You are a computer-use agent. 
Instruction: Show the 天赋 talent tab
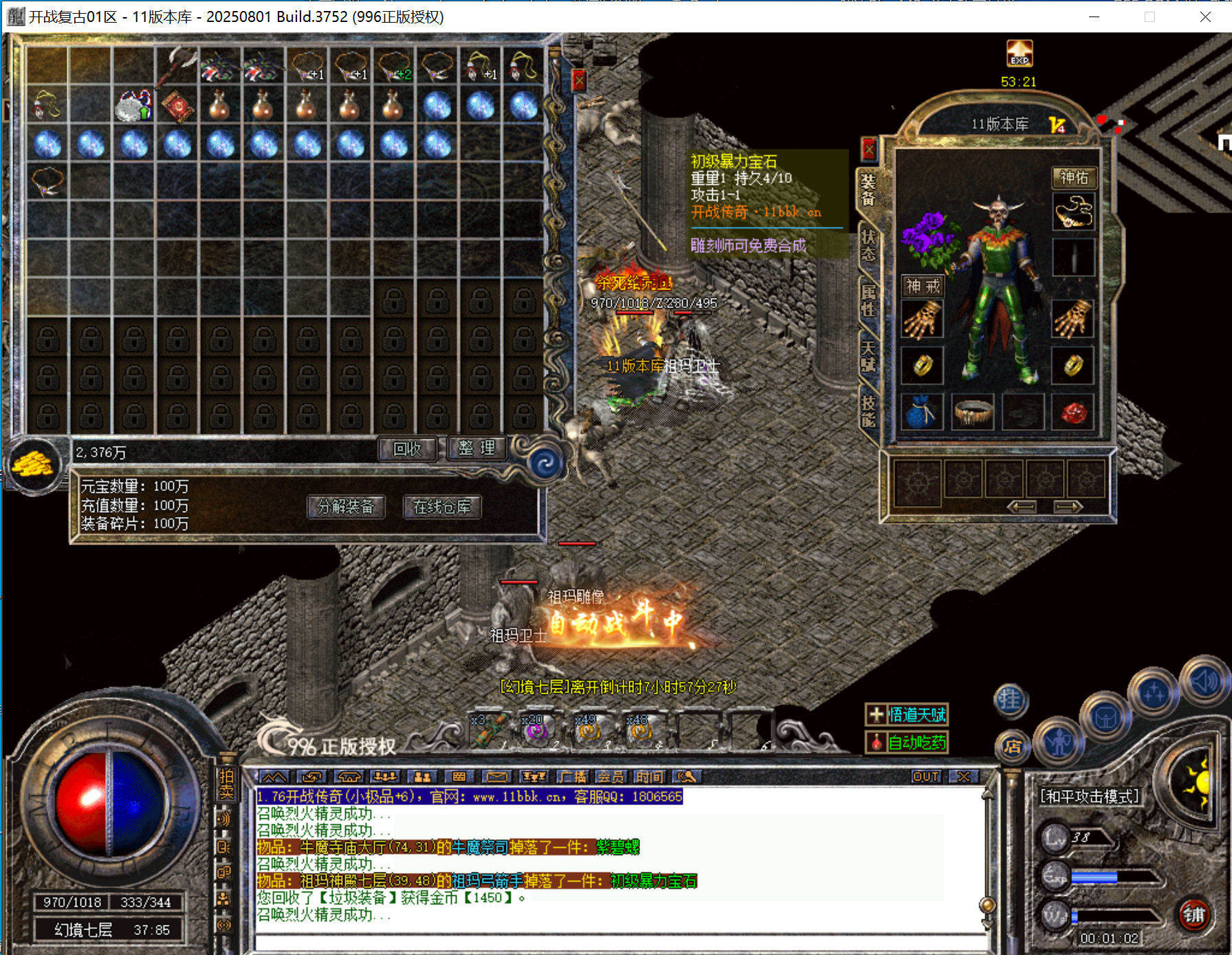point(868,355)
